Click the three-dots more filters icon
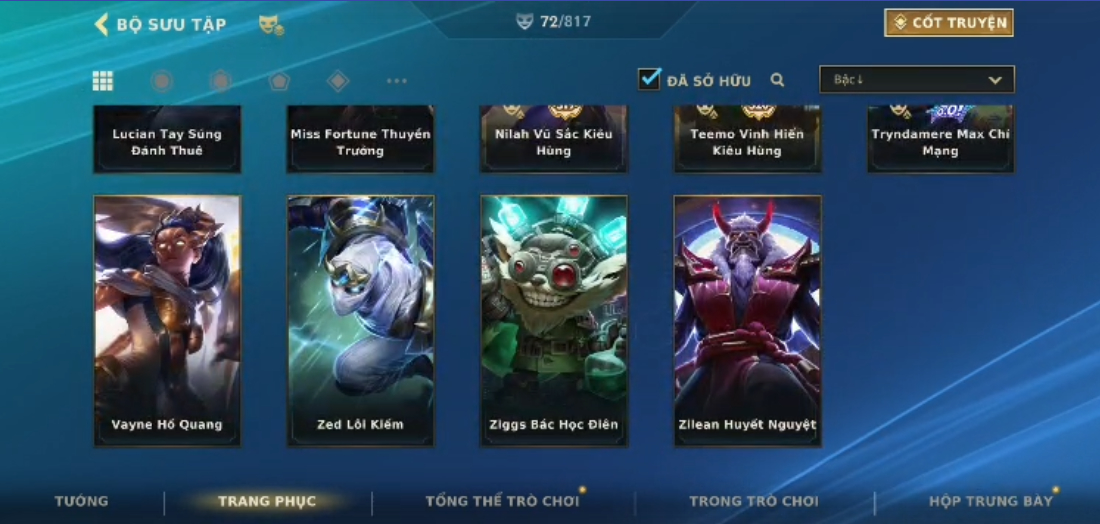The height and width of the screenshot is (524, 1100). [397, 81]
